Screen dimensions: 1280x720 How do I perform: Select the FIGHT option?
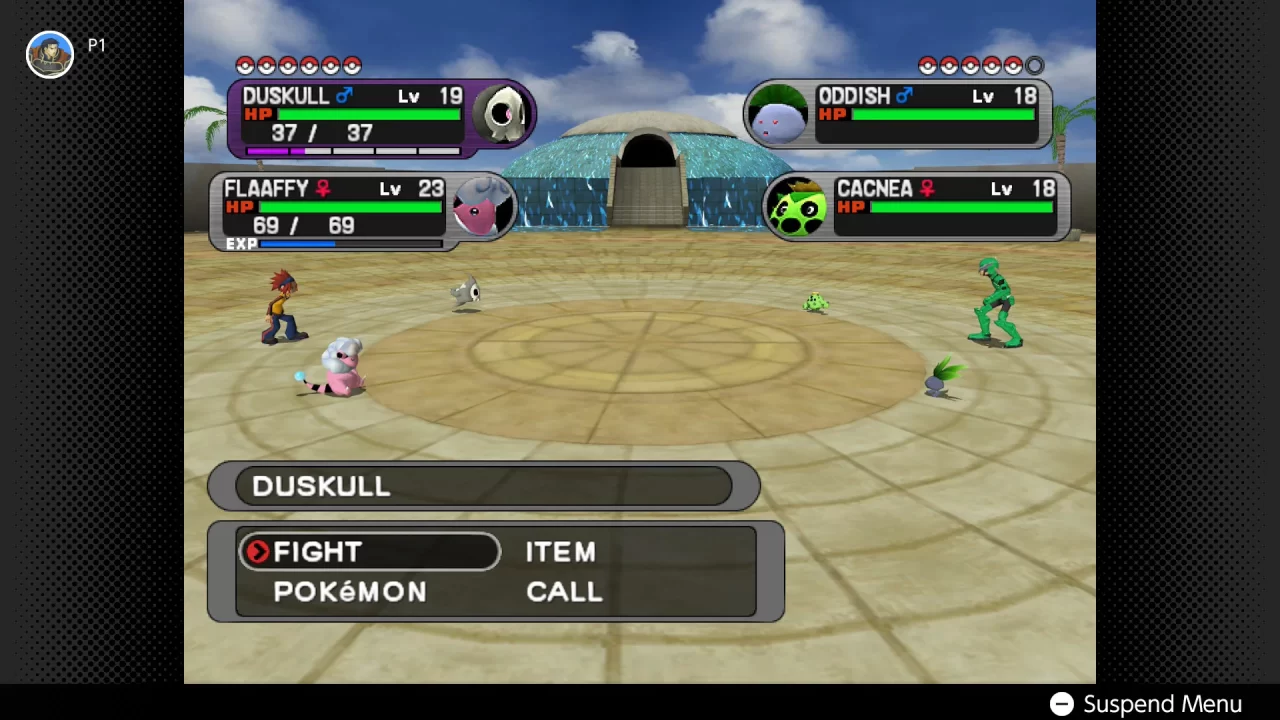coord(317,552)
